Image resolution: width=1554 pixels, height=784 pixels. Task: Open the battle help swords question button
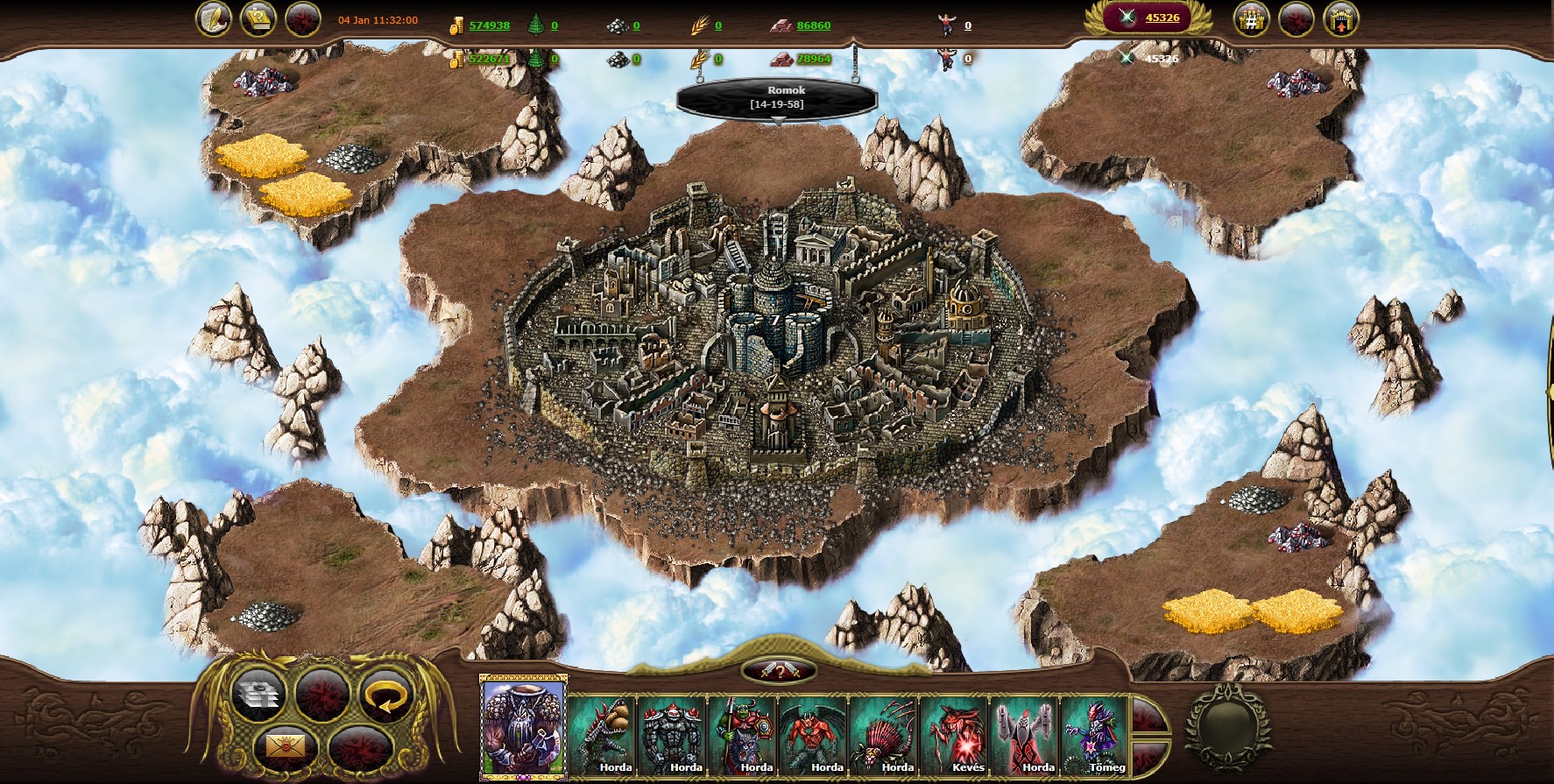[779, 672]
